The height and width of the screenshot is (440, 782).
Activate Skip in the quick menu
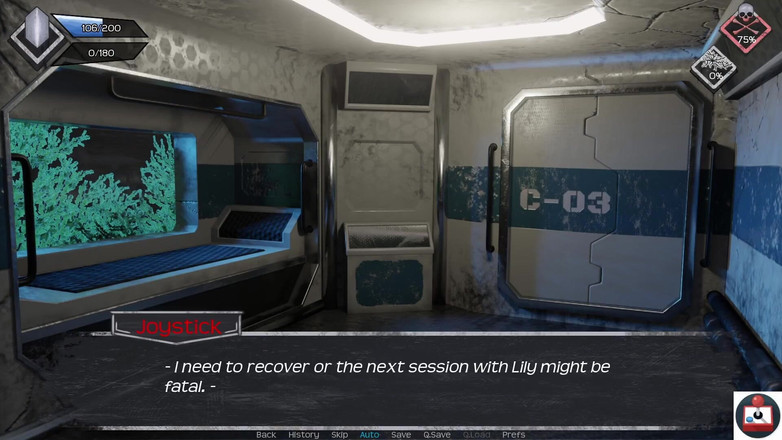pos(339,434)
